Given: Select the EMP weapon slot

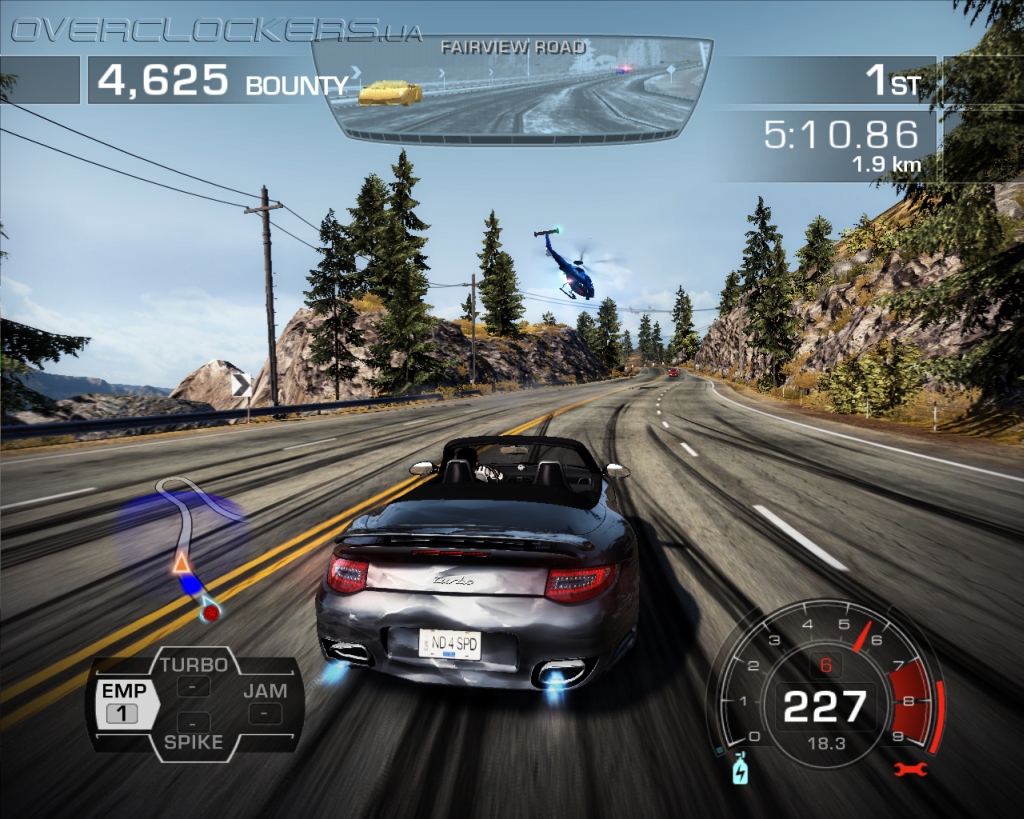Looking at the screenshot, I should tap(124, 702).
